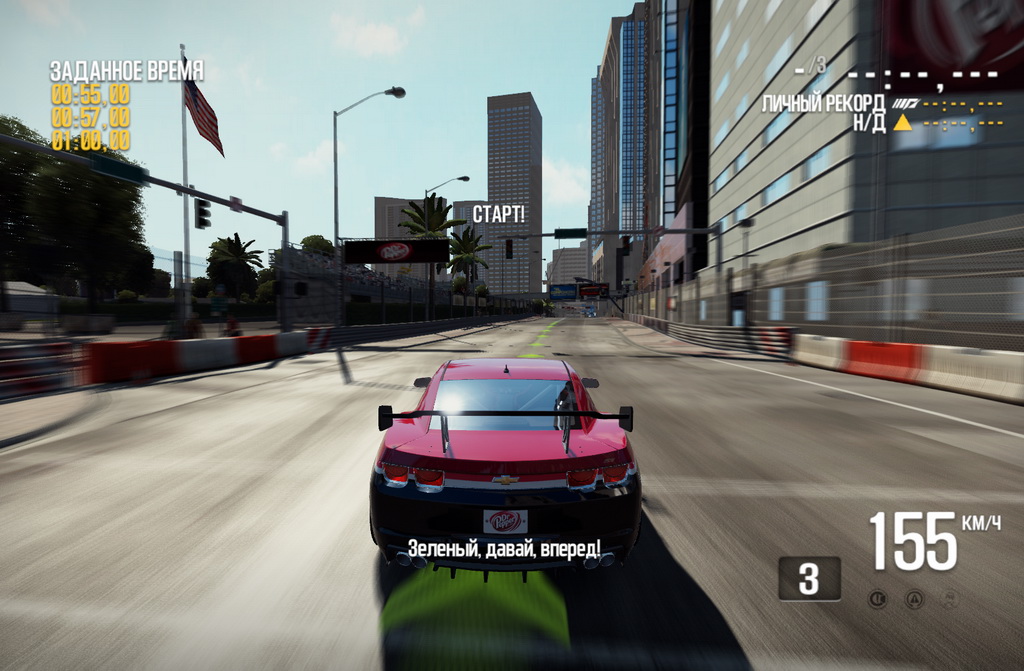Click the yellow triangle beside Н/Д
1024x671 pixels.
pyautogui.click(x=903, y=123)
